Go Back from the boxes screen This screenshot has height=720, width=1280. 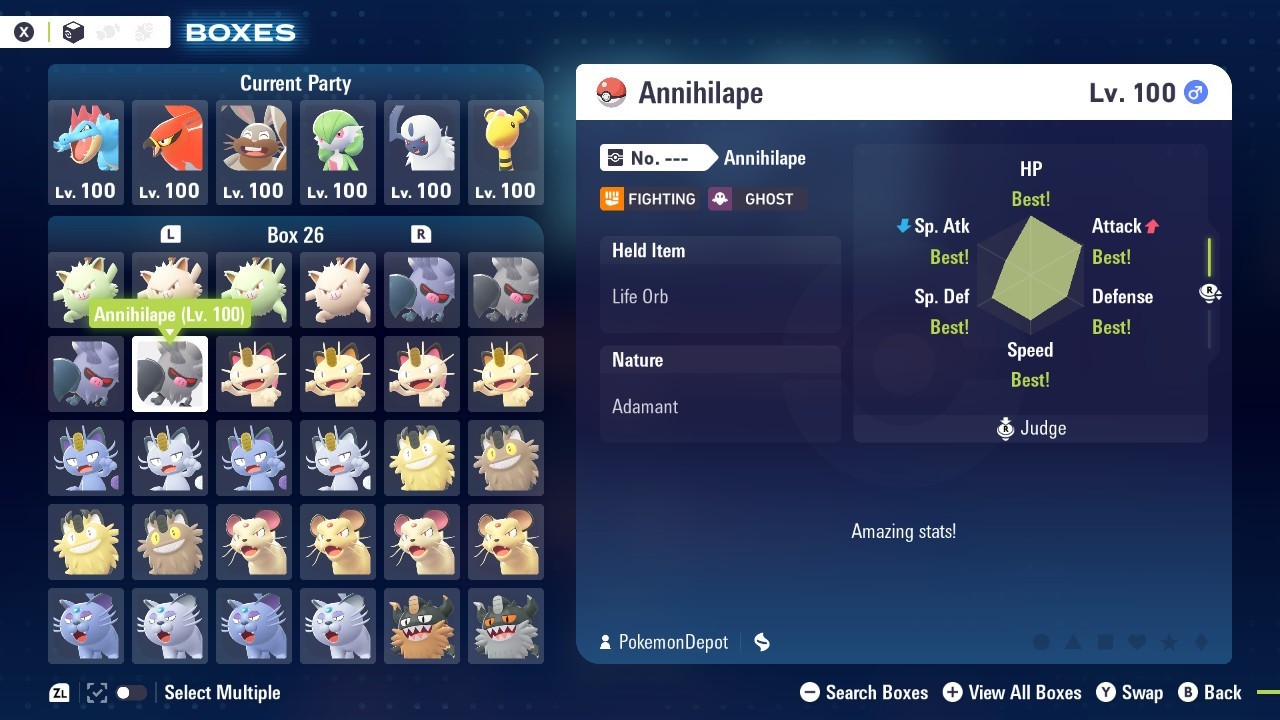point(1210,692)
